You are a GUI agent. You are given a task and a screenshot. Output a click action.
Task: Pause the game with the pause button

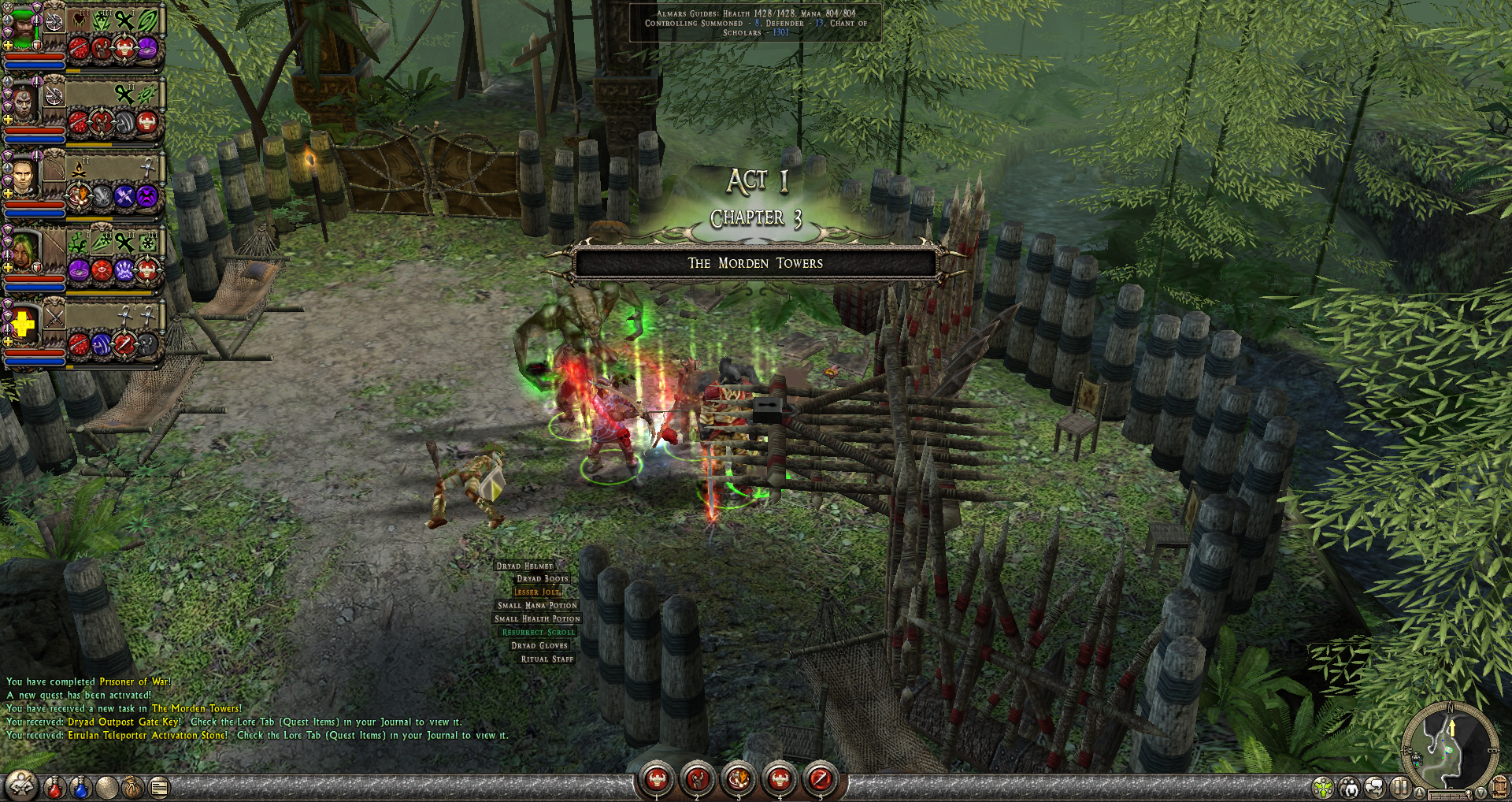point(1399,786)
